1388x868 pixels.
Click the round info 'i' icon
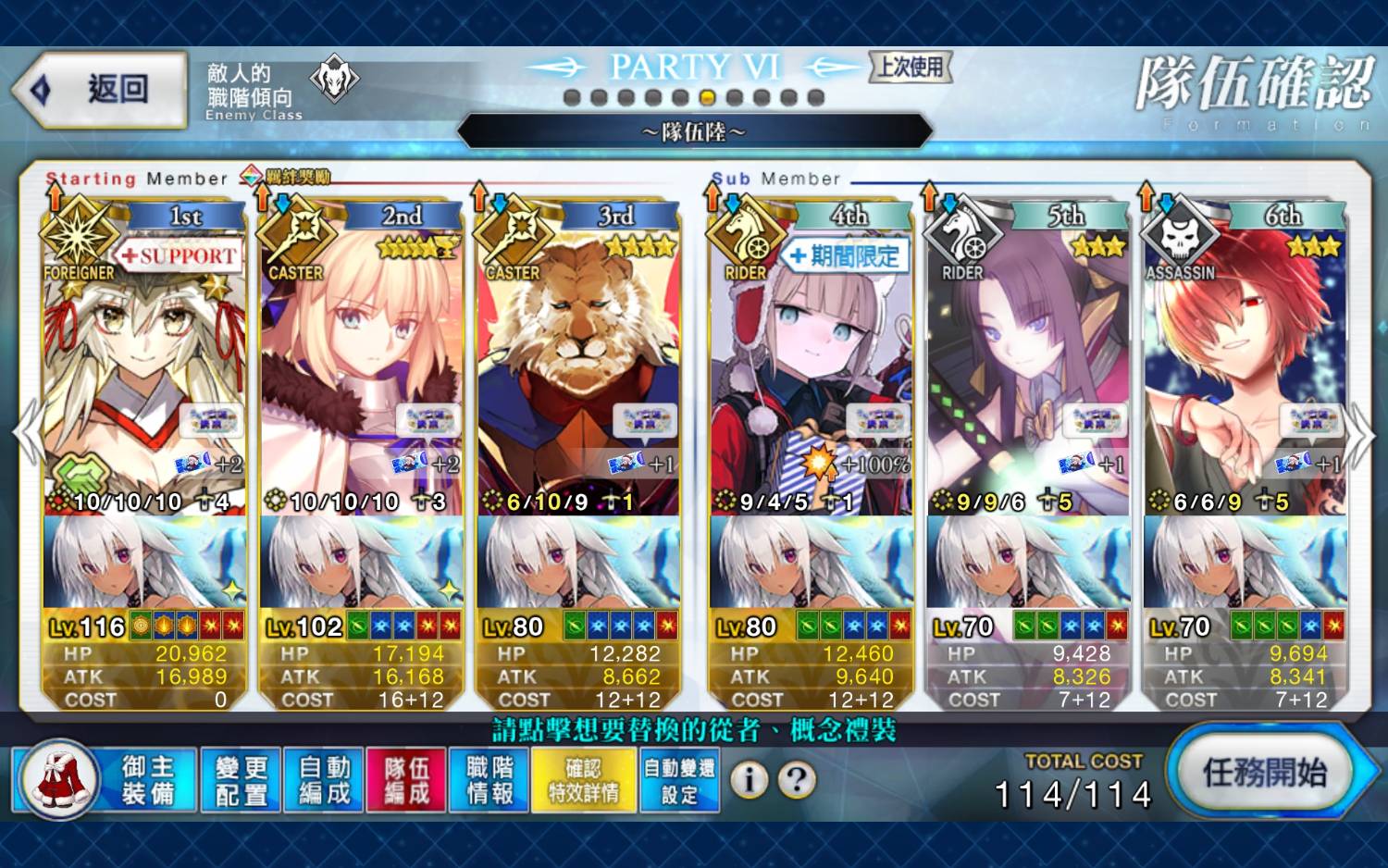click(750, 780)
